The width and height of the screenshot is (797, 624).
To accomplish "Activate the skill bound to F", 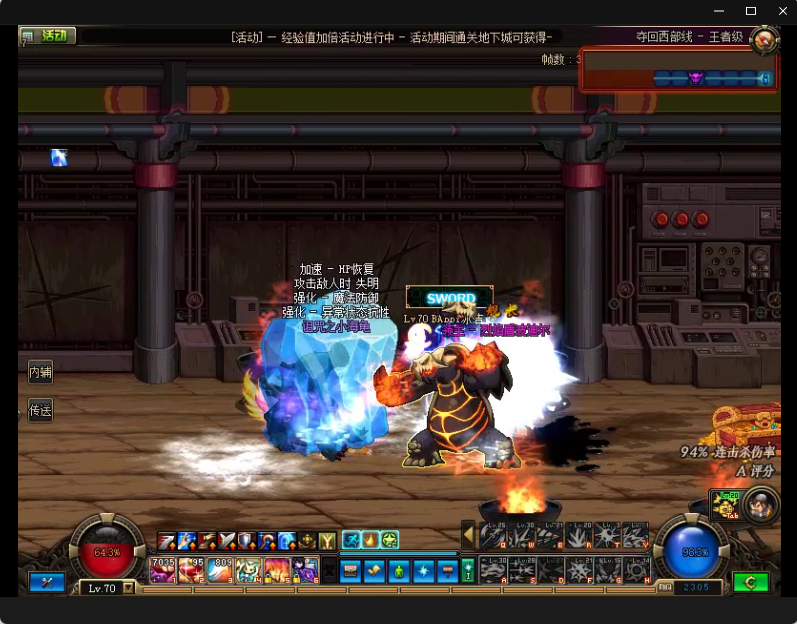I will pos(579,569).
